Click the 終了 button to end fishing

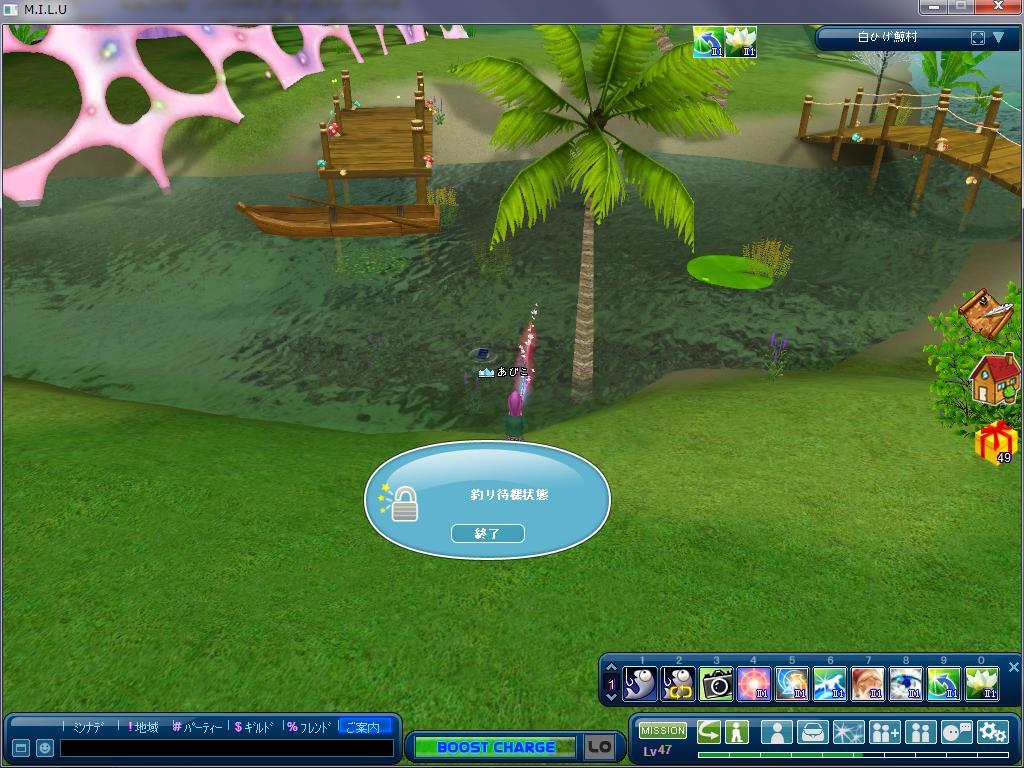(487, 534)
